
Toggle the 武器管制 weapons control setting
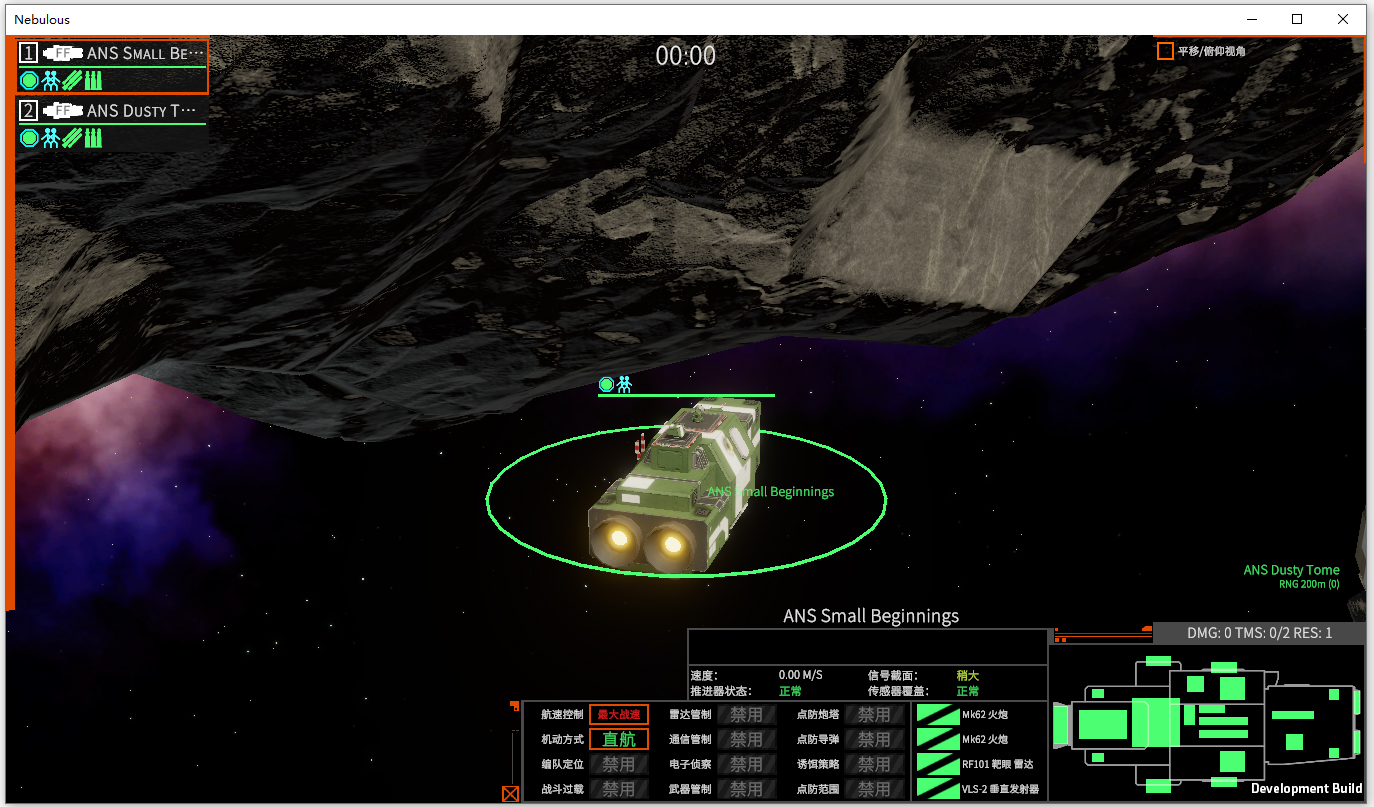(x=746, y=789)
